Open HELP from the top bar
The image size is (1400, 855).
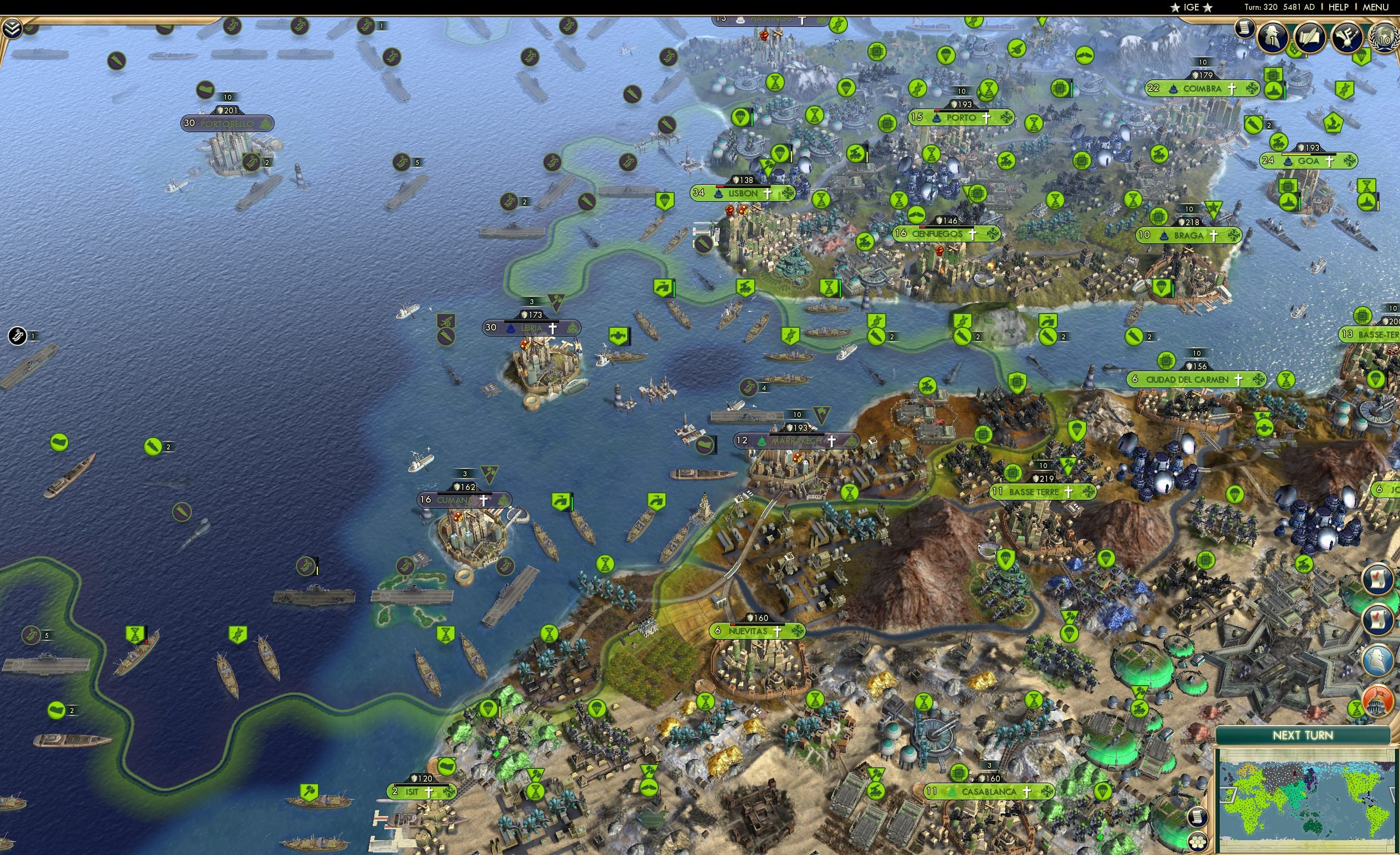[x=1340, y=7]
